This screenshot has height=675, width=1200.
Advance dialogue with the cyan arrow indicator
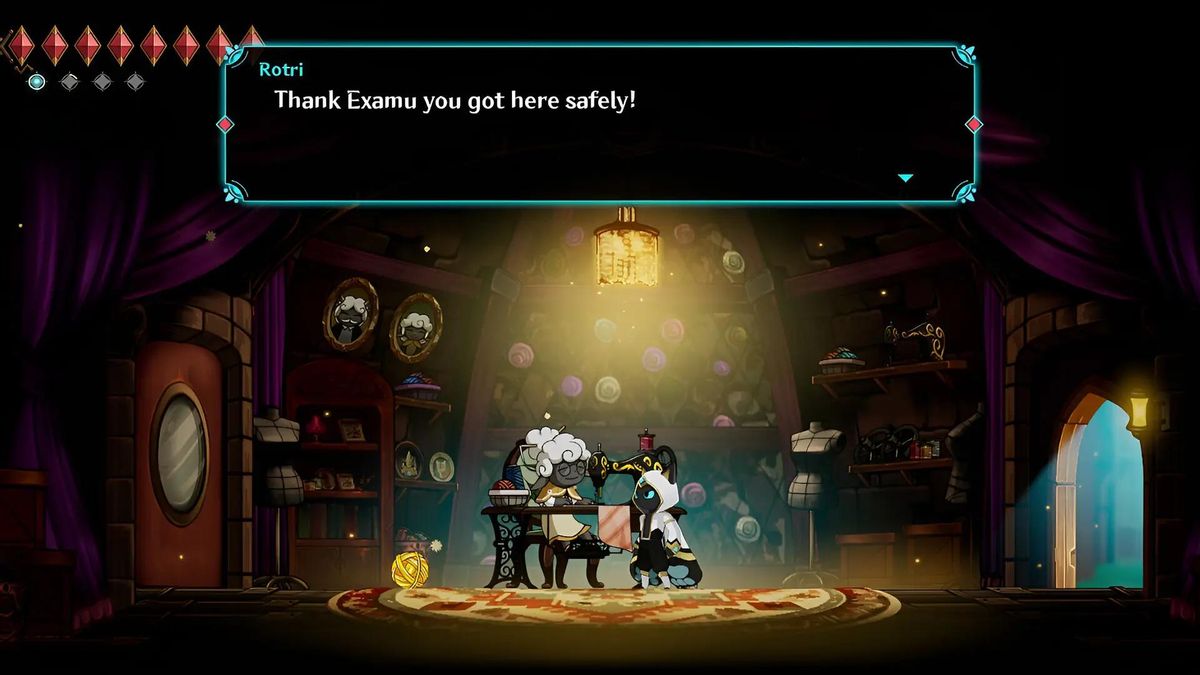pos(905,178)
